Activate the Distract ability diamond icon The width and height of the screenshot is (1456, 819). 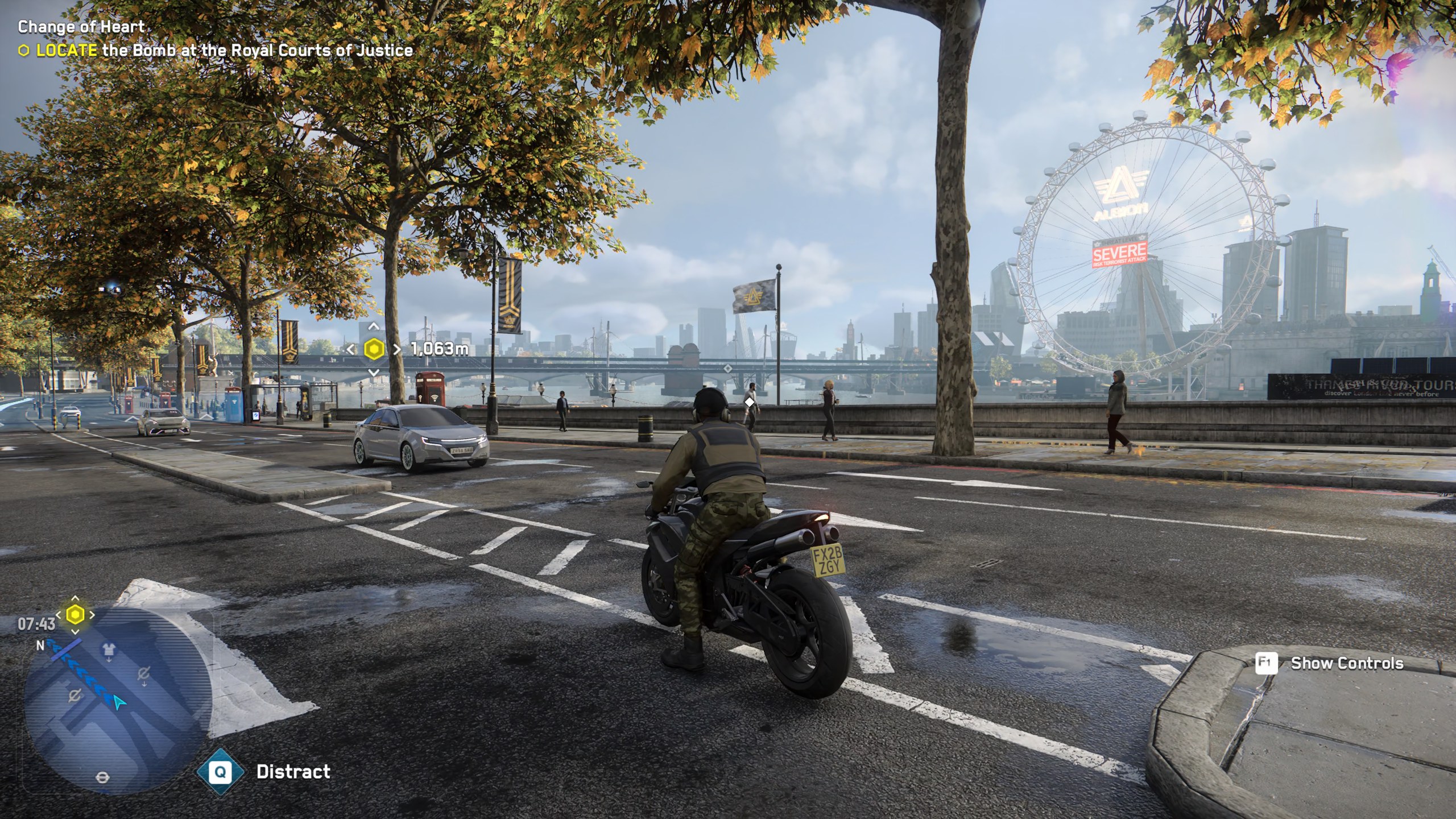click(220, 772)
